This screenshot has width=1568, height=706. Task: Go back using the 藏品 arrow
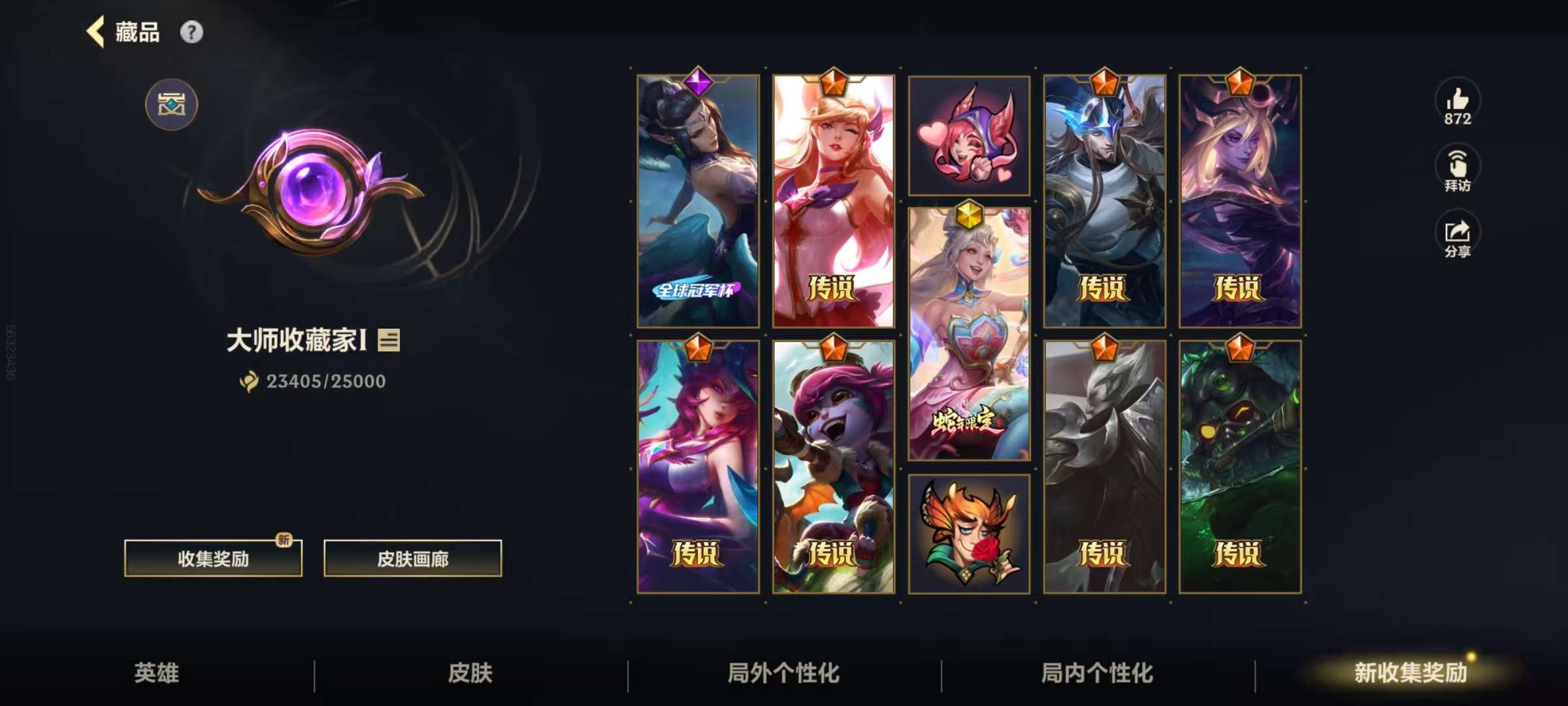97,32
